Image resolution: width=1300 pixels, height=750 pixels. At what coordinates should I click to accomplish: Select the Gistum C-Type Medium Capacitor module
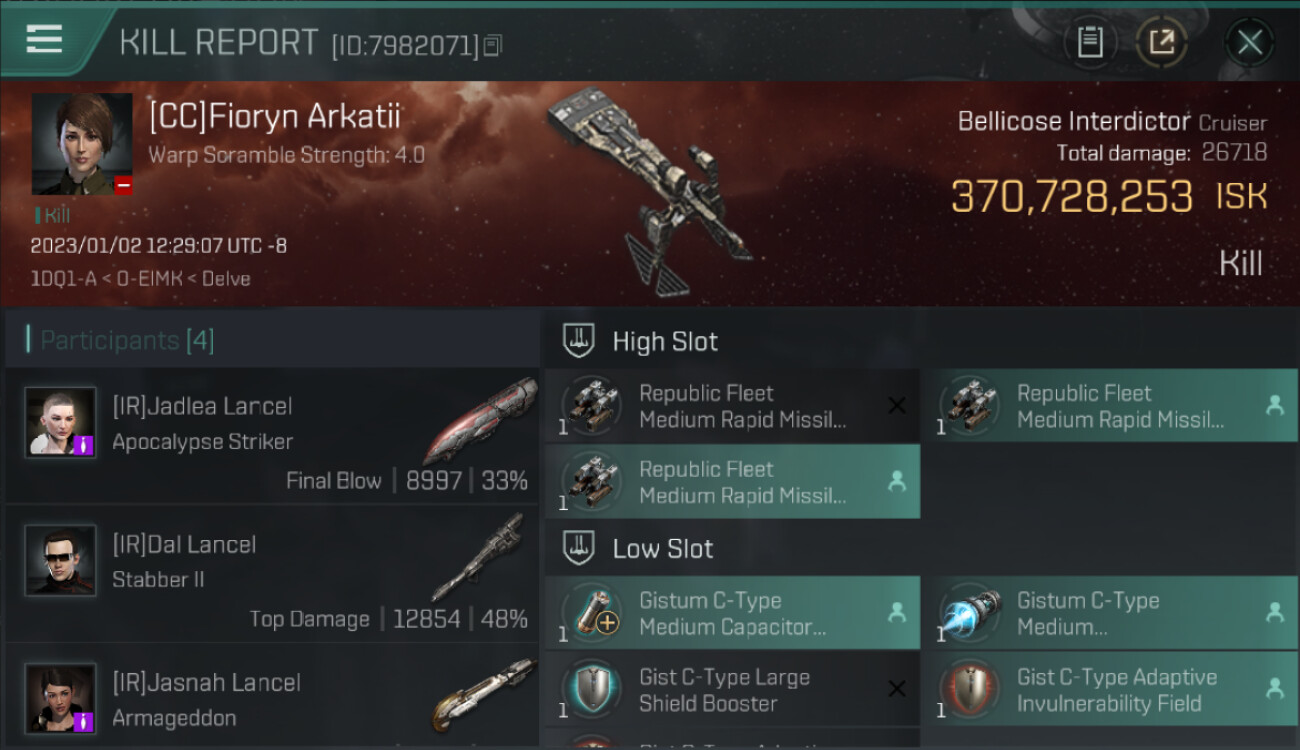pyautogui.click(x=732, y=613)
